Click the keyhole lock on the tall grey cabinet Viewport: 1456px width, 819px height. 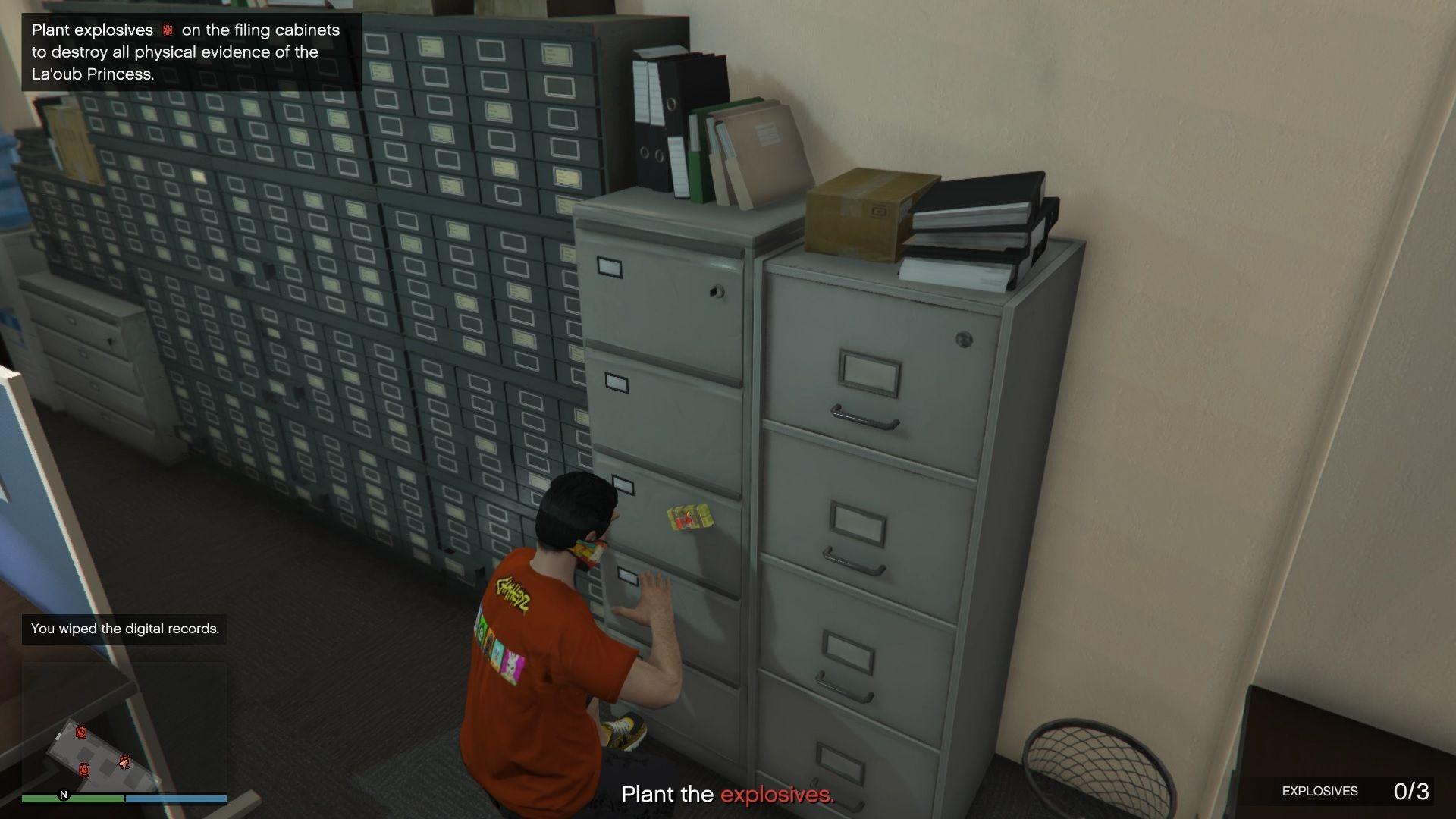pyautogui.click(x=963, y=338)
